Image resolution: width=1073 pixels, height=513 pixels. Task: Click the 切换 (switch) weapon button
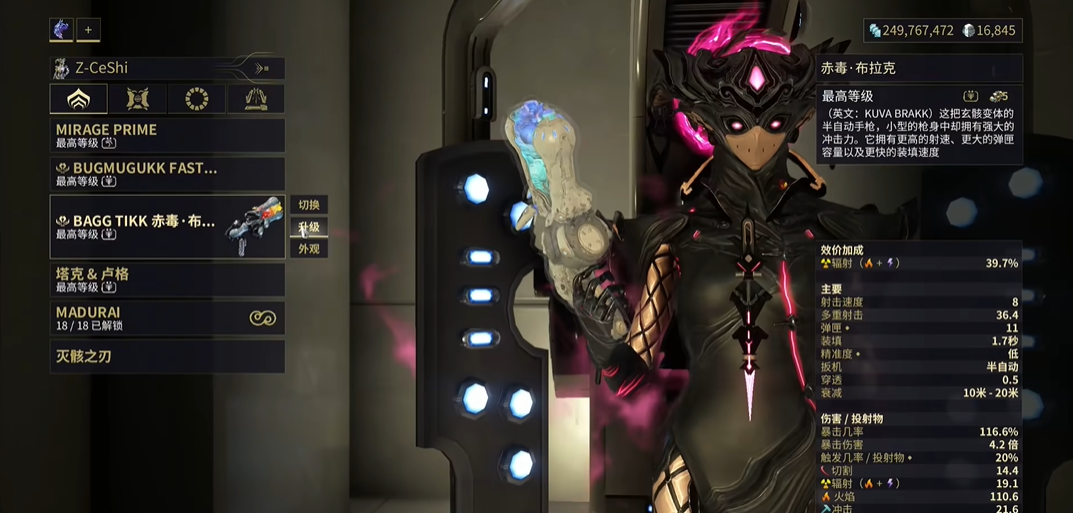point(309,205)
